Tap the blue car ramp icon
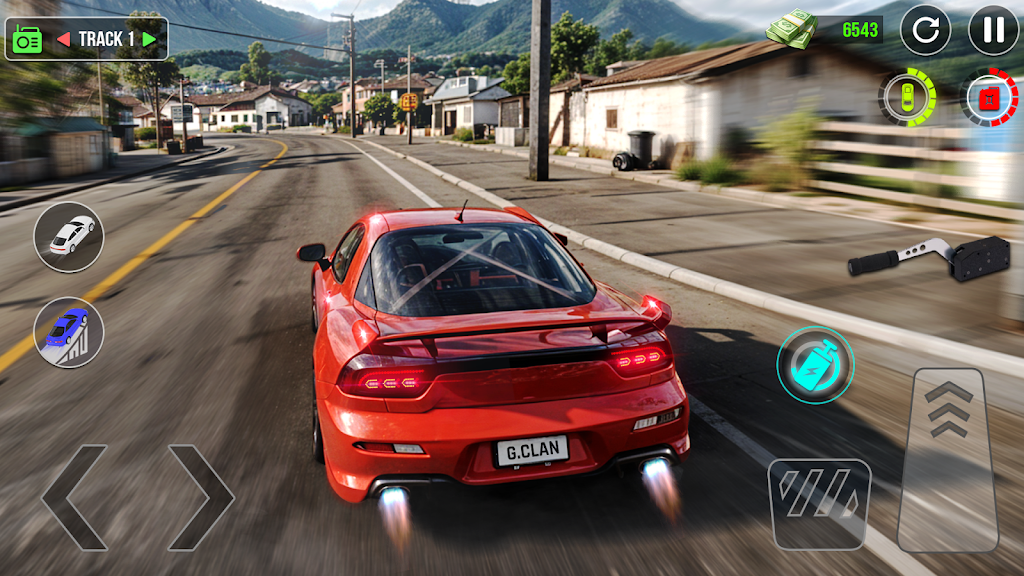1024x576 pixels. pyautogui.click(x=69, y=332)
